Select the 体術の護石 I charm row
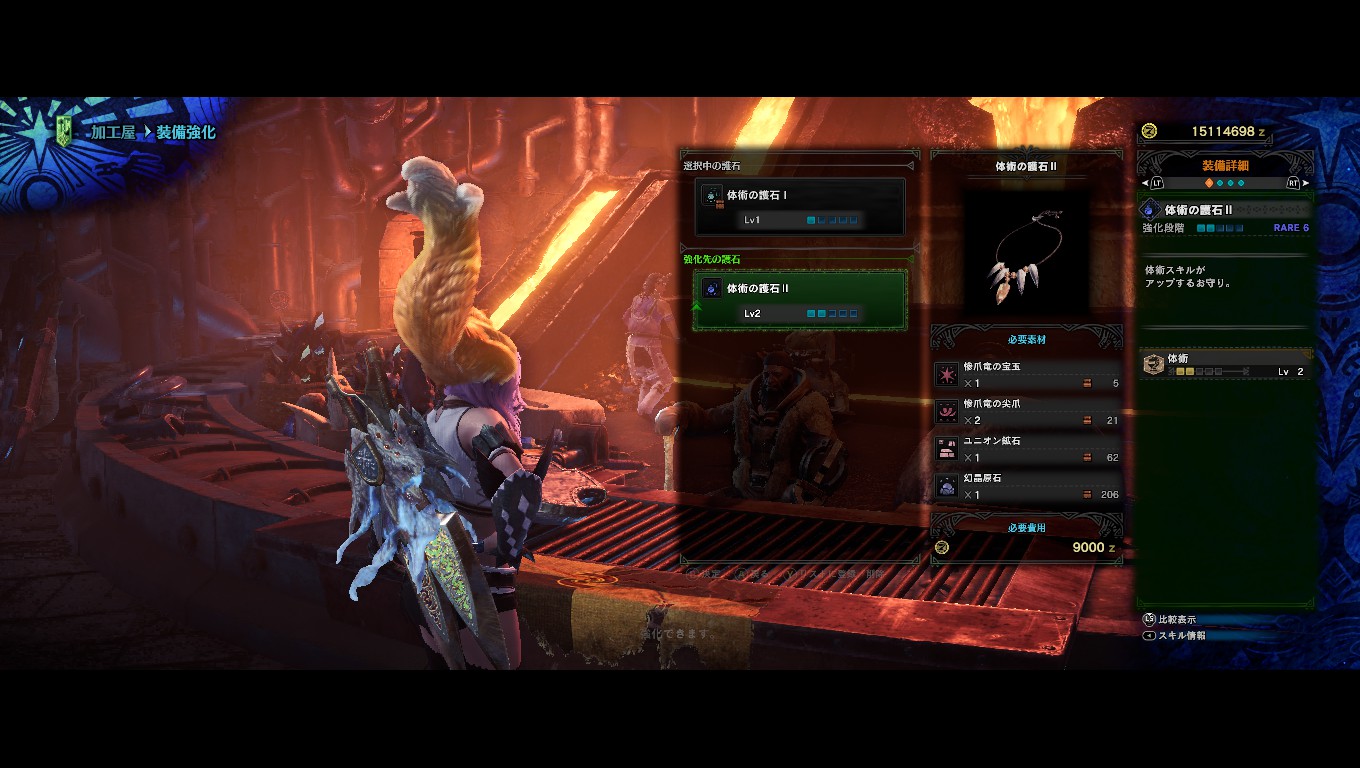 [800, 206]
